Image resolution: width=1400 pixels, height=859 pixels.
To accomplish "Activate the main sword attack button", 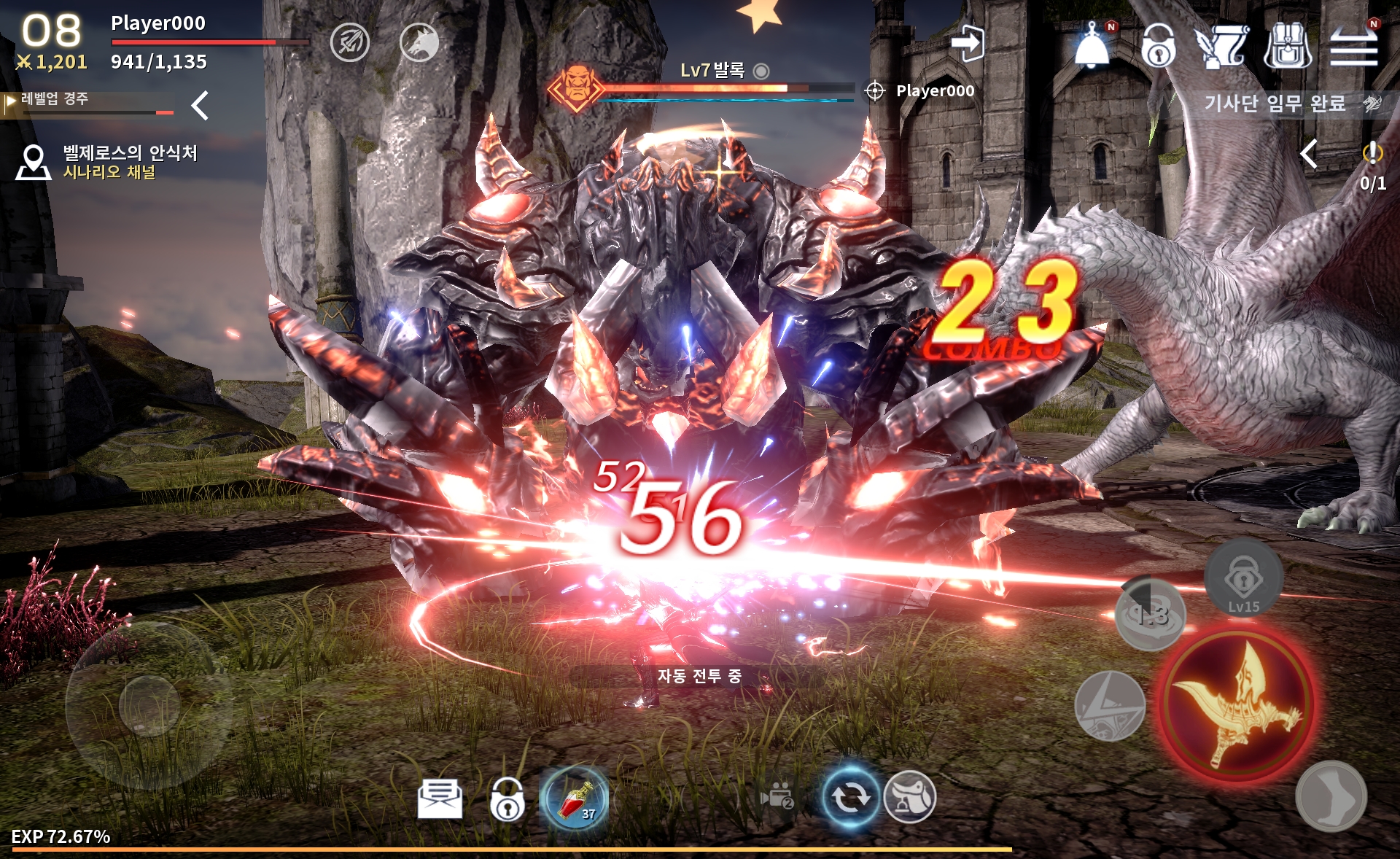I will [x=1237, y=702].
